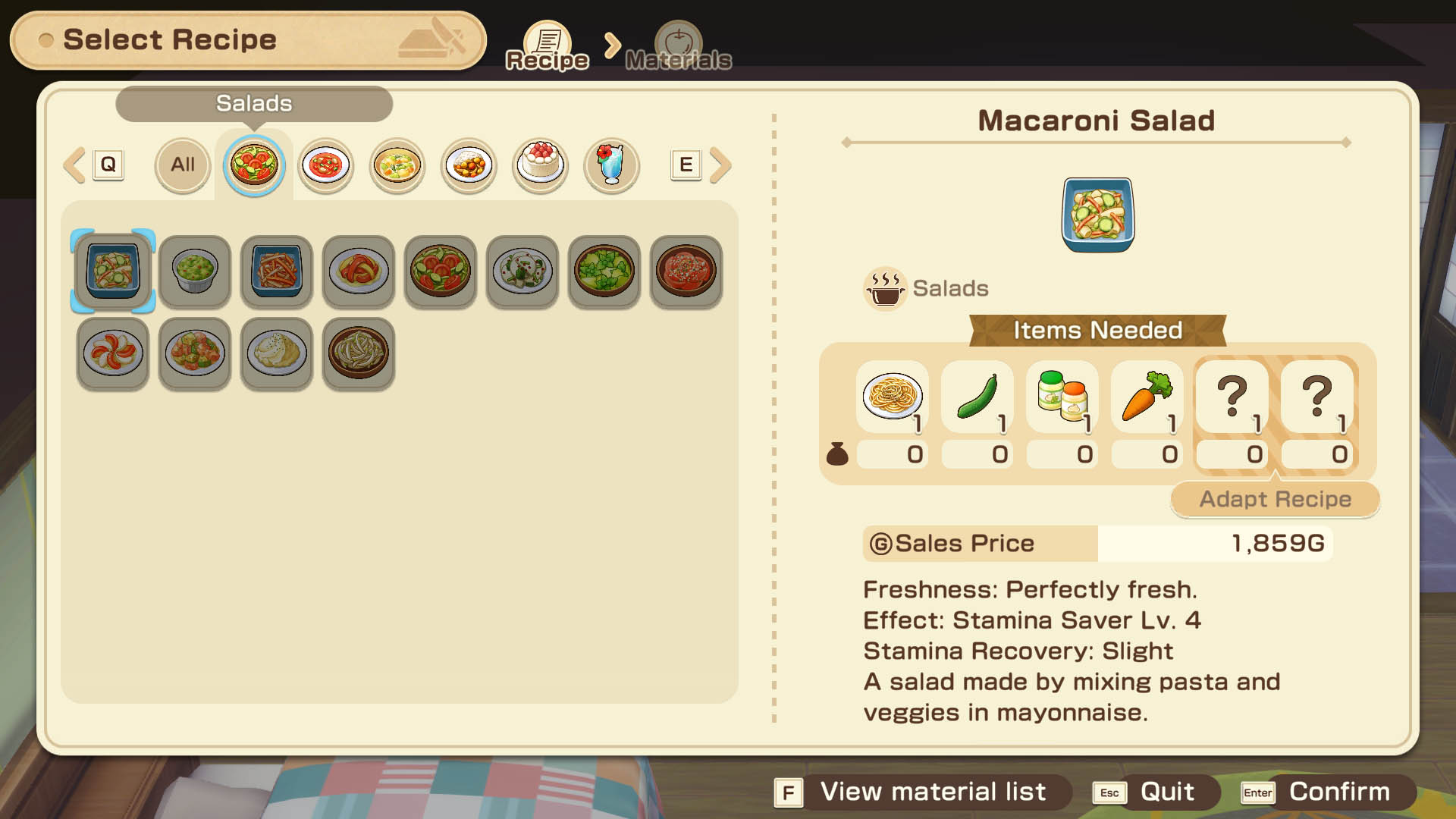Open the red soup category tab
The height and width of the screenshot is (819, 1456).
click(x=325, y=165)
